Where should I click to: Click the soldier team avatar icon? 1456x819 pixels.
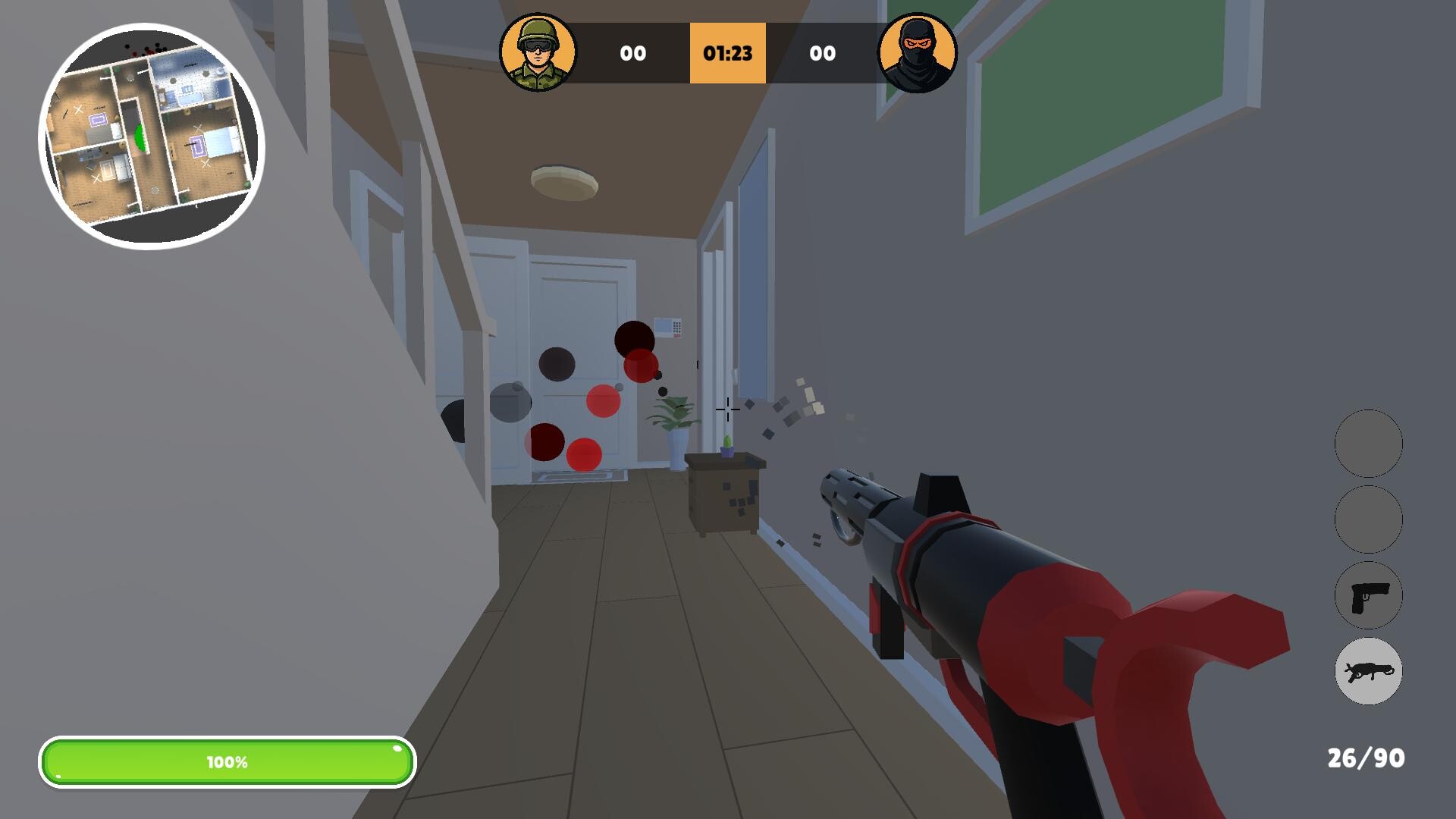tap(539, 53)
